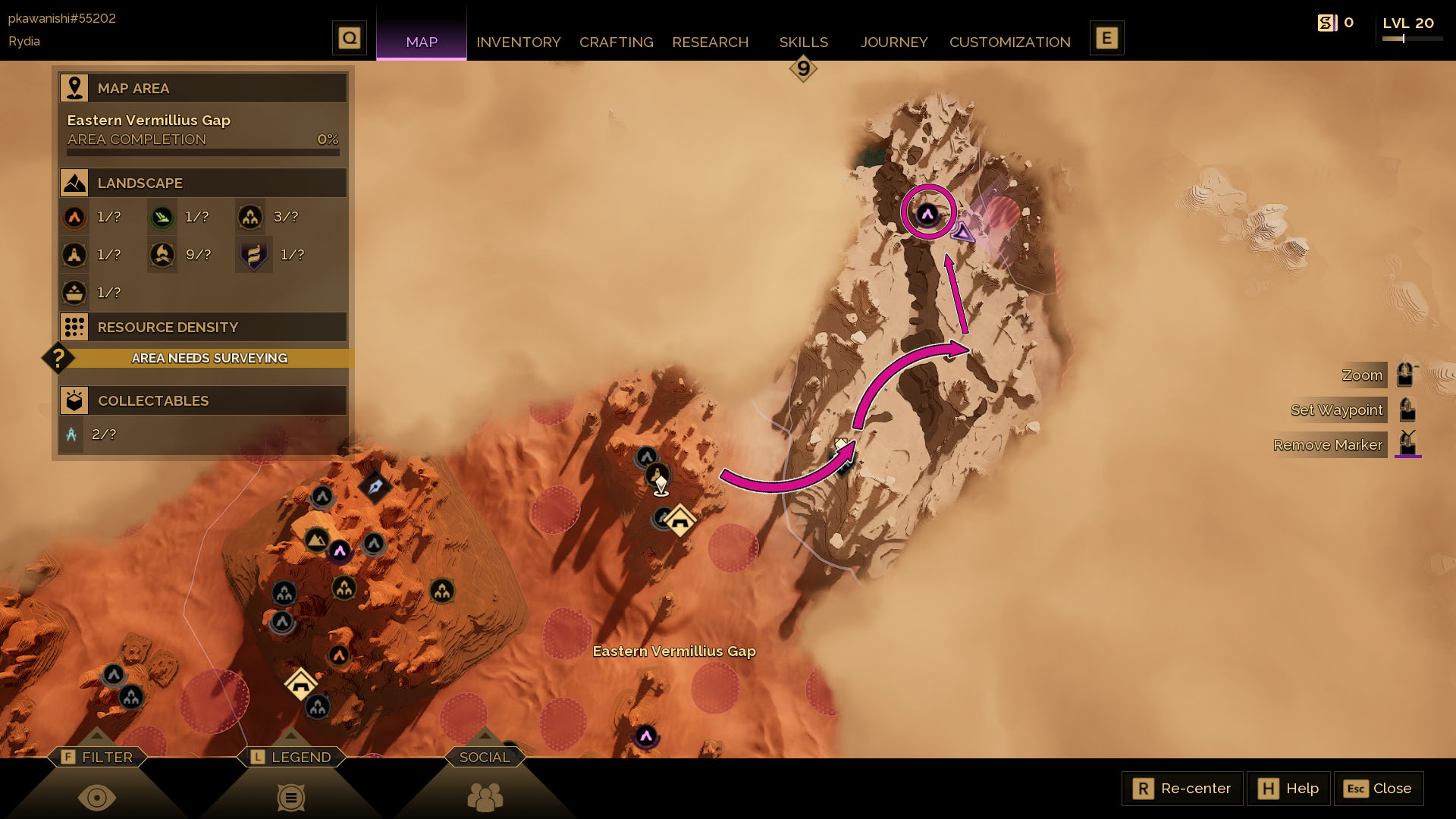This screenshot has width=1456, height=819.
Task: Click the Collectables section header
Action: point(203,400)
